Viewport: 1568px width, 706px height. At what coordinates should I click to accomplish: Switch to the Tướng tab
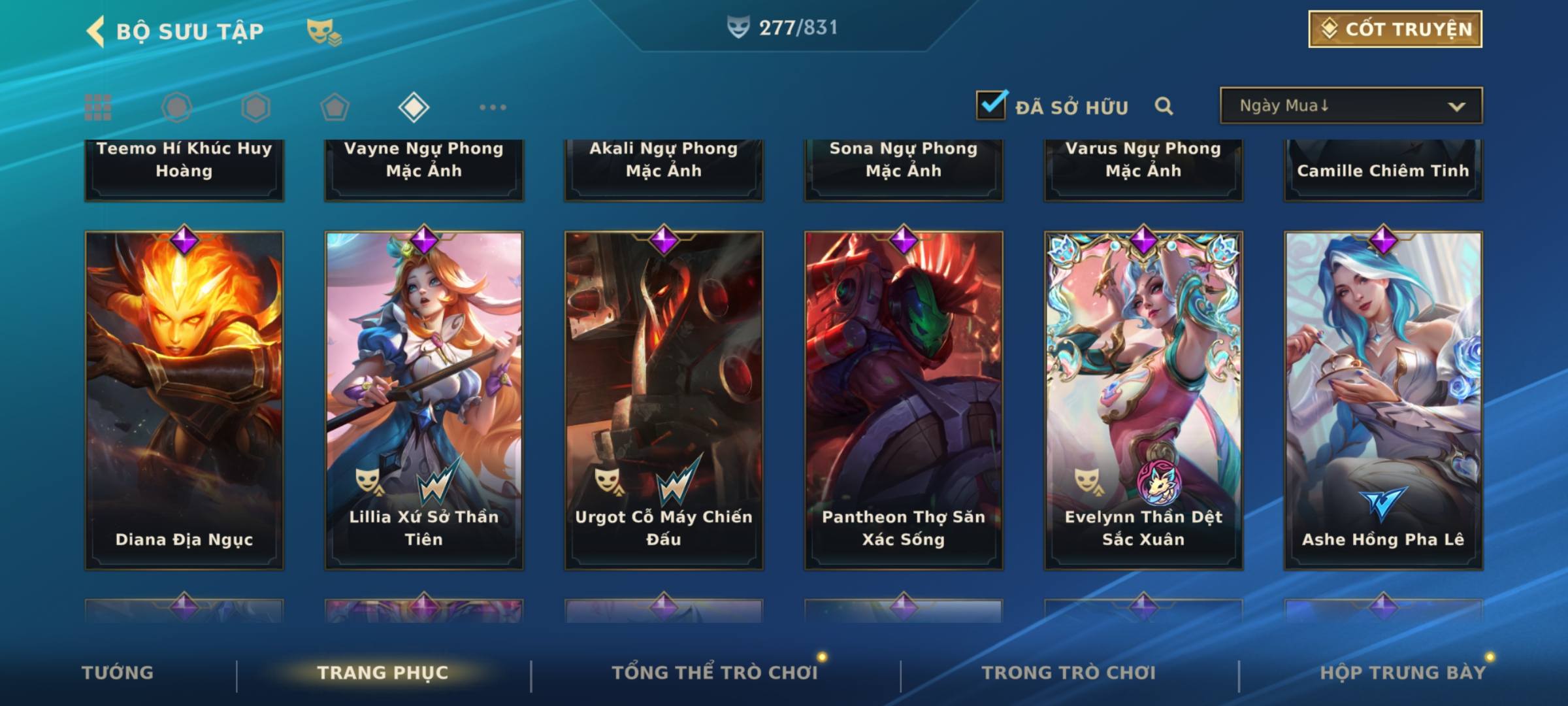click(118, 673)
